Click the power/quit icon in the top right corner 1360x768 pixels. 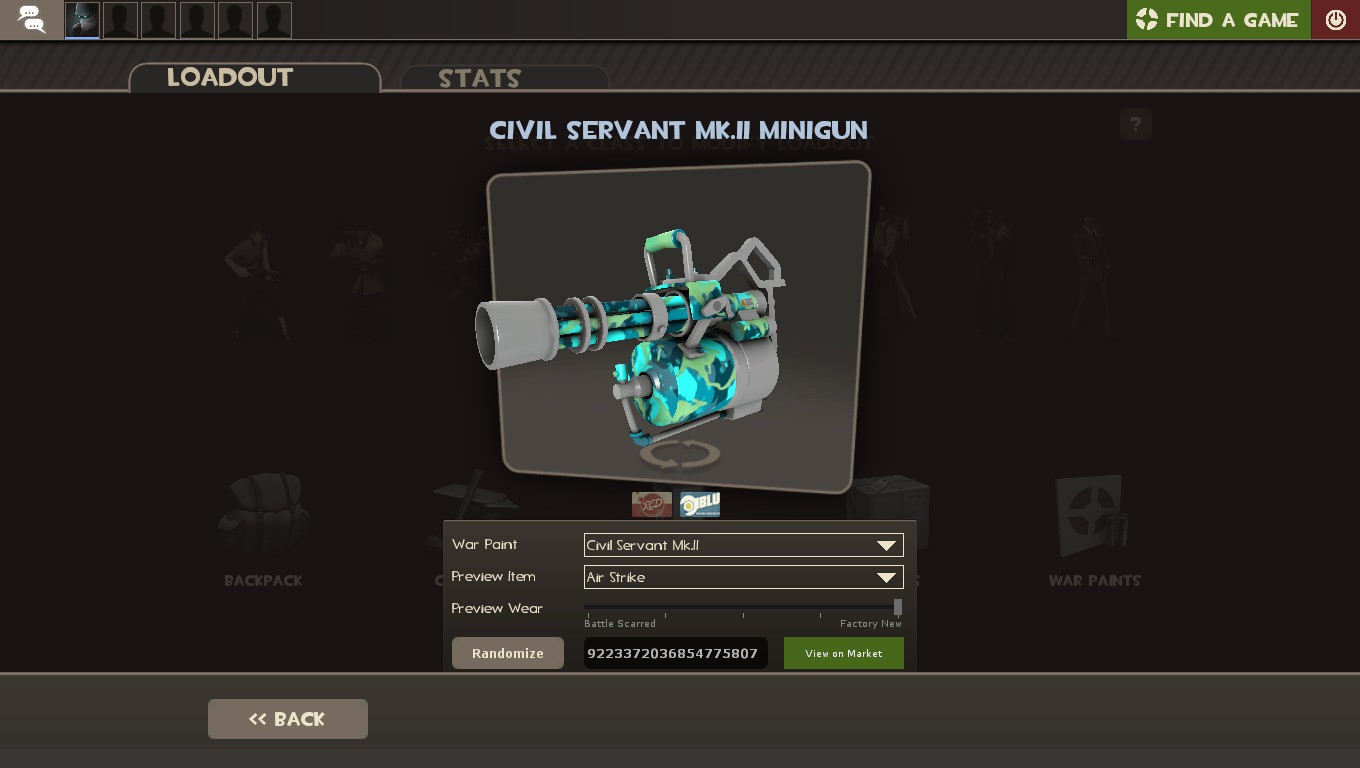click(1336, 19)
